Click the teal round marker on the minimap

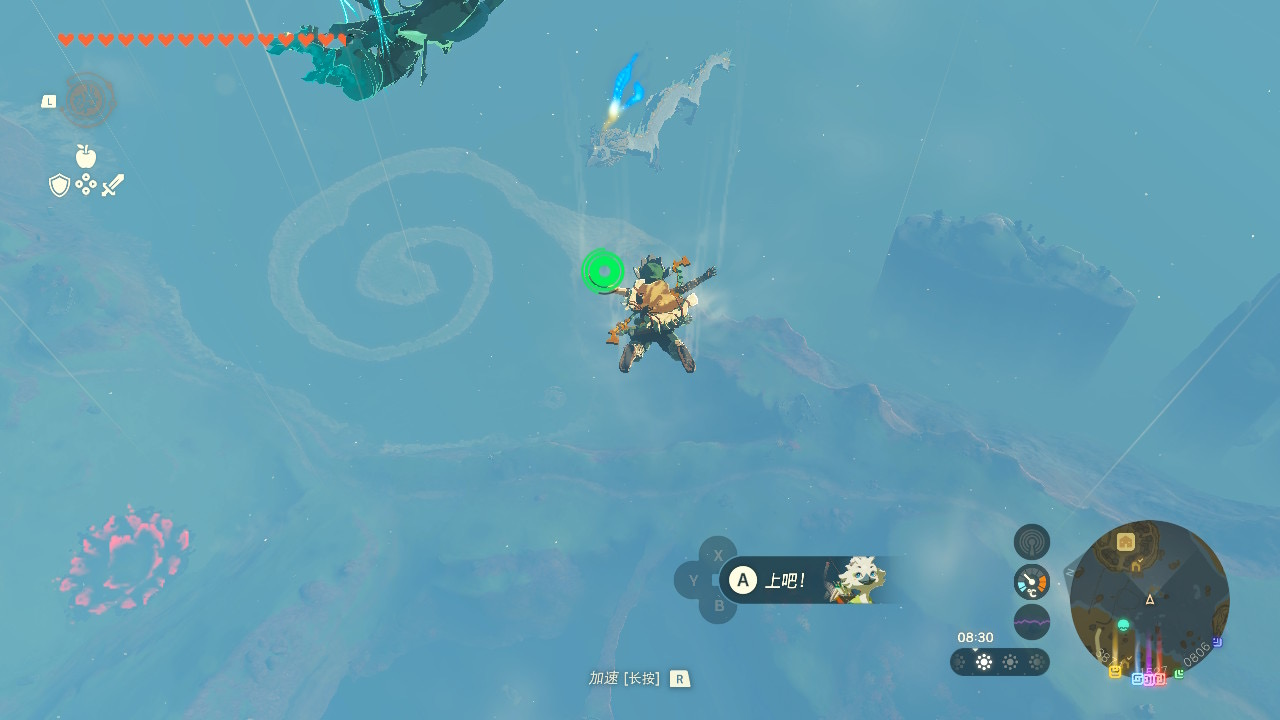coord(1123,625)
